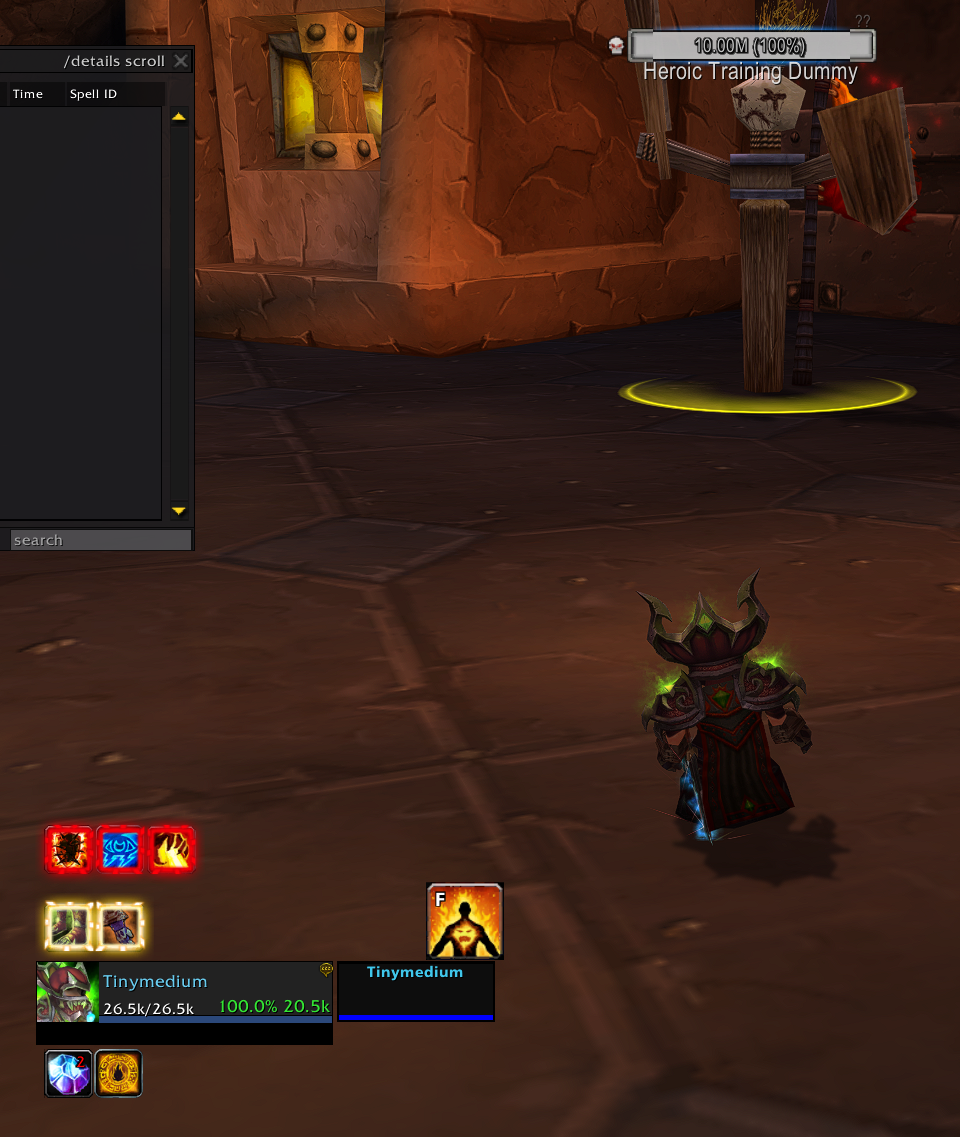Select the red-bordered spiked creature debuff icon

coord(70,850)
